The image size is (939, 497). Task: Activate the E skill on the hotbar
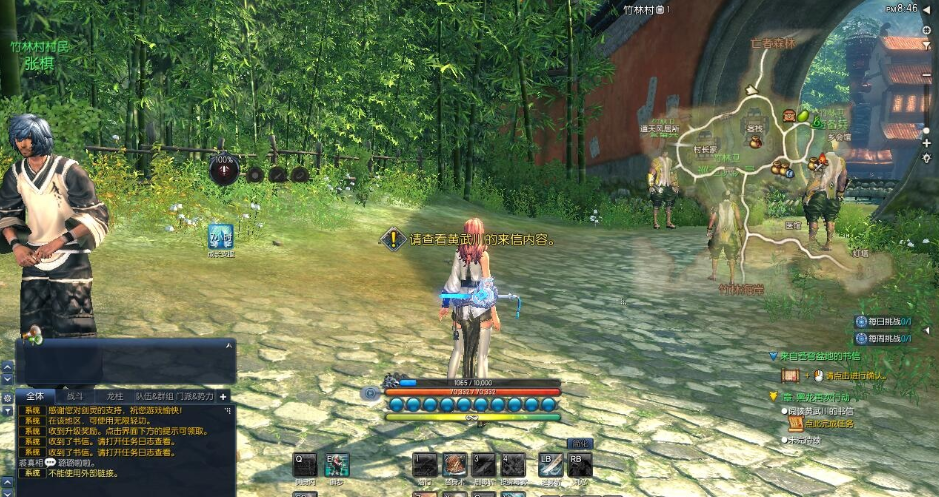[x=336, y=465]
